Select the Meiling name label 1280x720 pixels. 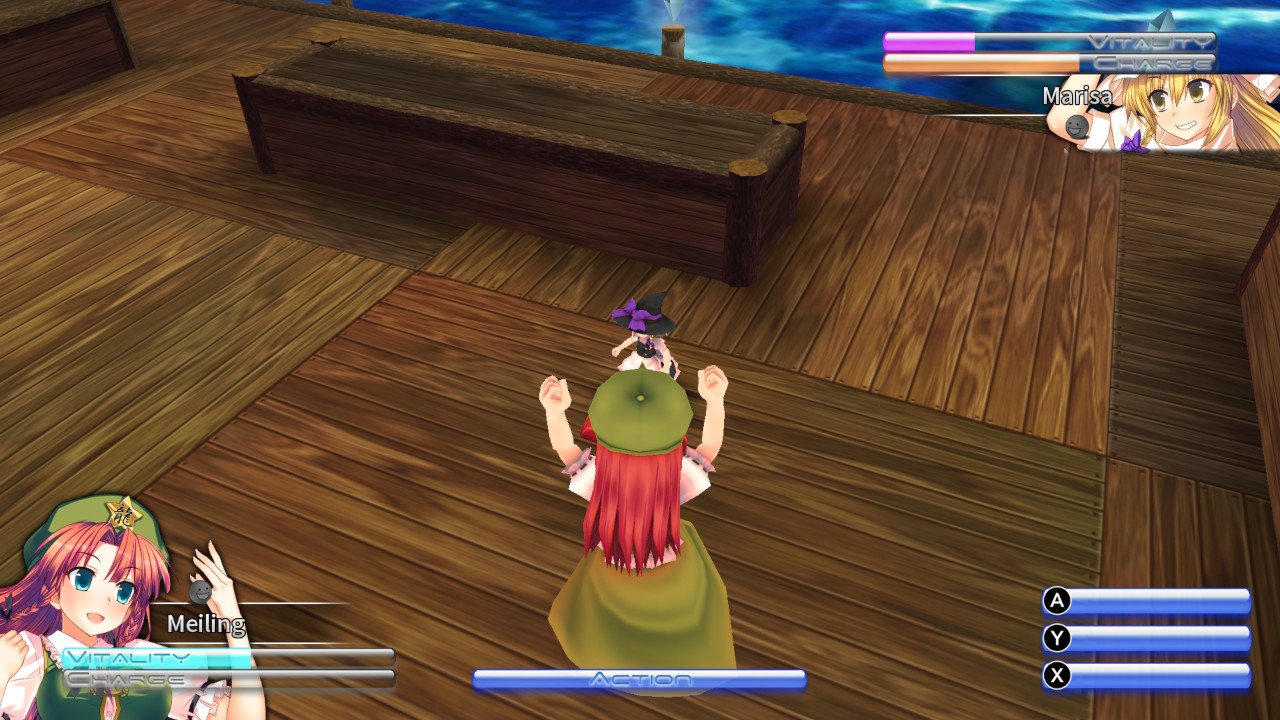(x=207, y=623)
